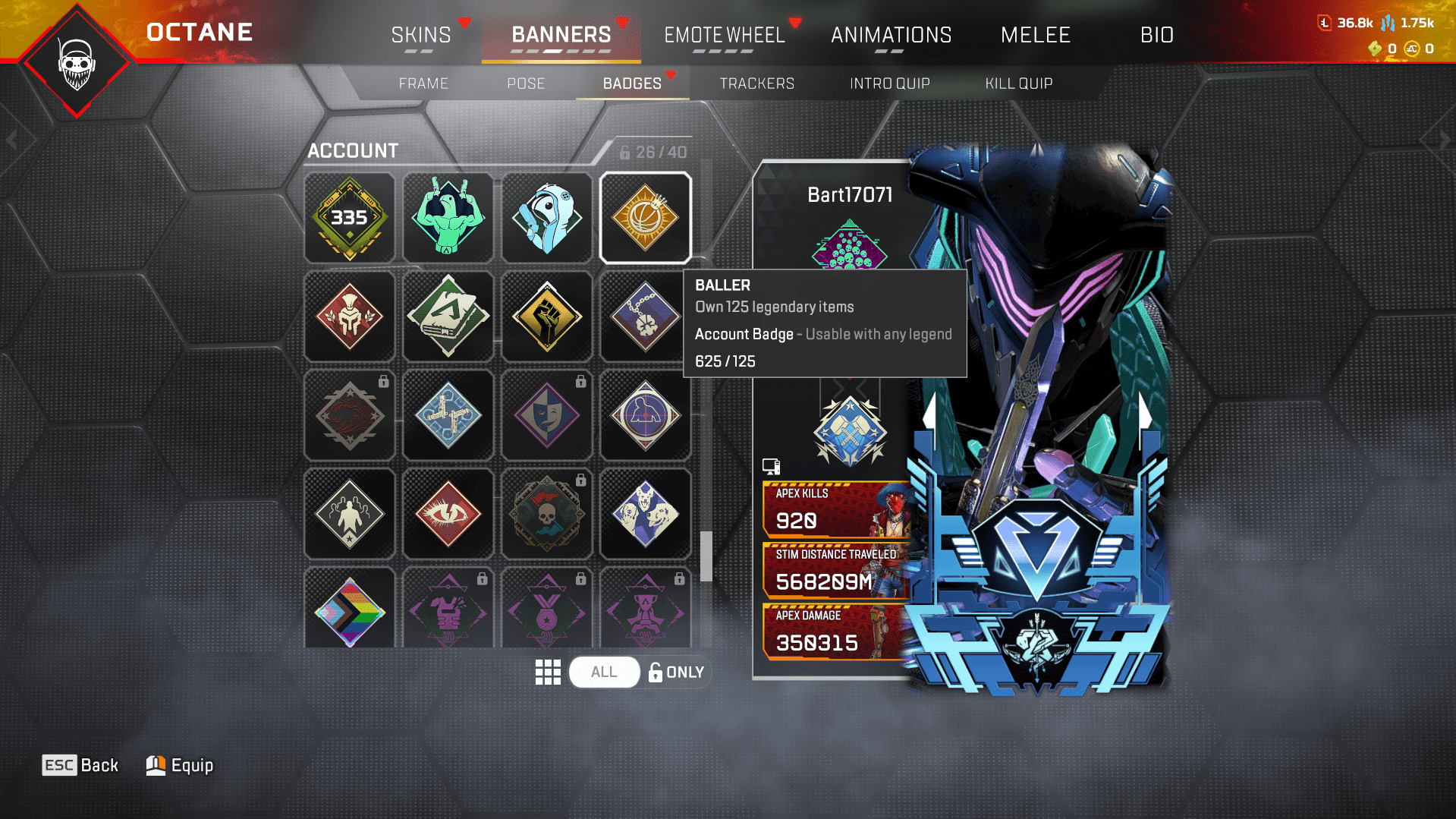Toggle the ALL badges filter

click(x=604, y=671)
